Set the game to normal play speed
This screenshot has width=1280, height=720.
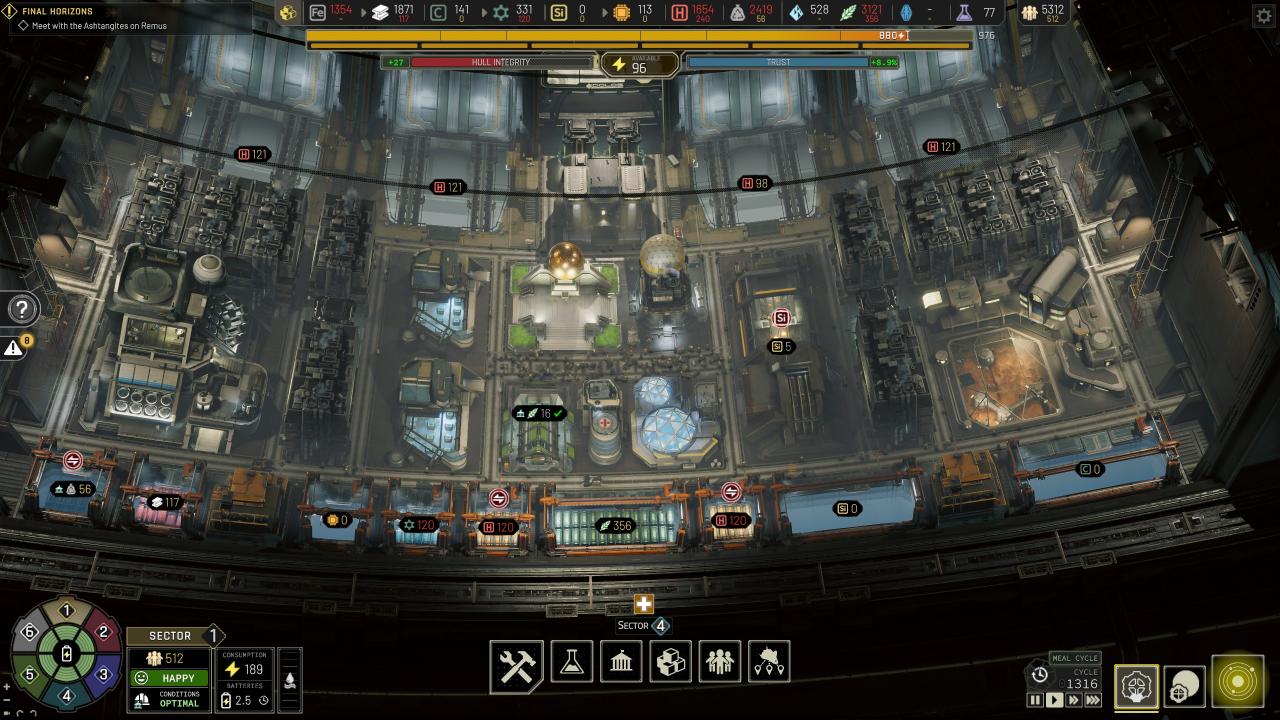1054,701
